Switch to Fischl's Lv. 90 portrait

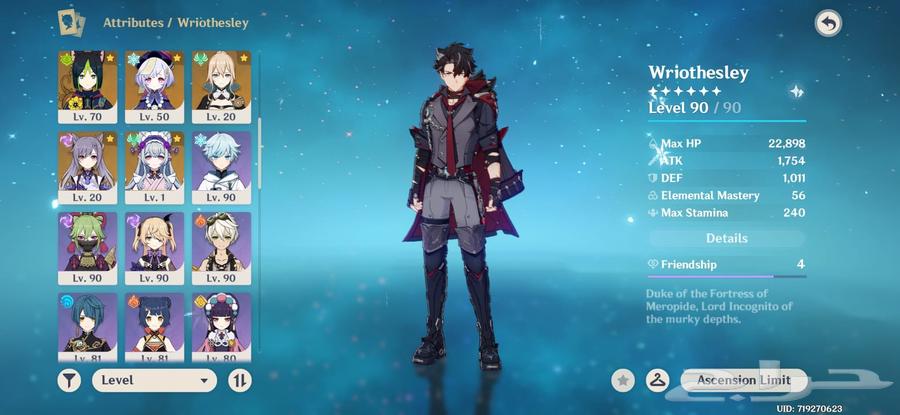click(x=155, y=247)
